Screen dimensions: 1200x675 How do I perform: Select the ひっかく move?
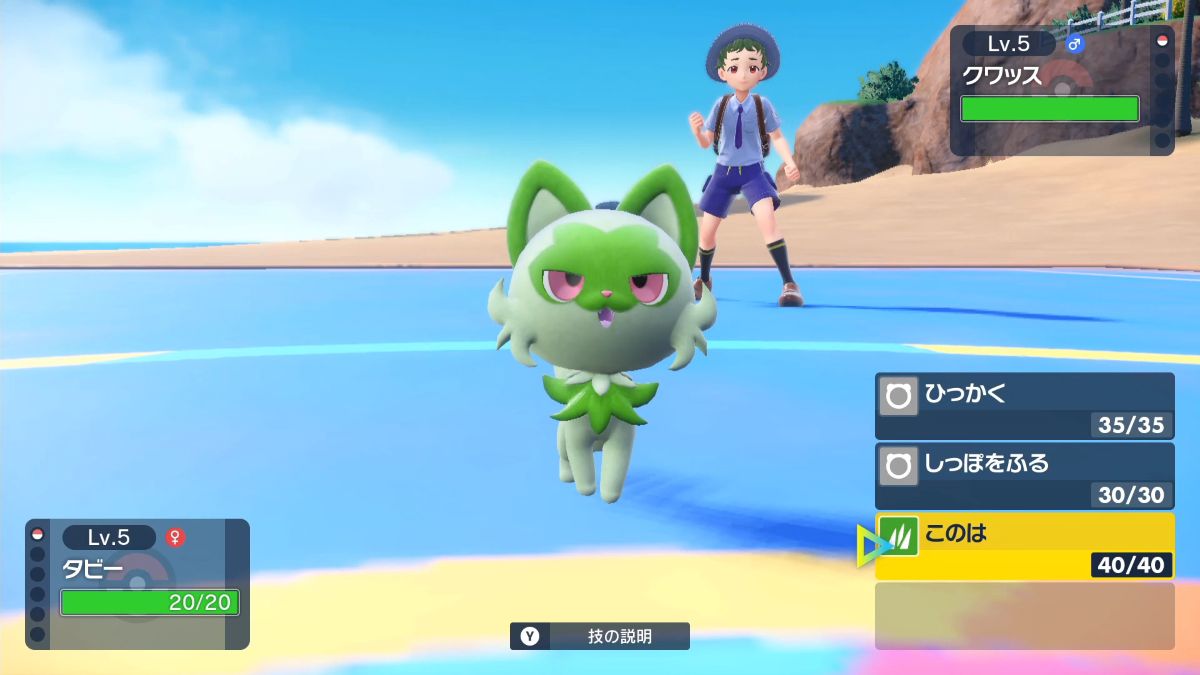click(x=1024, y=406)
